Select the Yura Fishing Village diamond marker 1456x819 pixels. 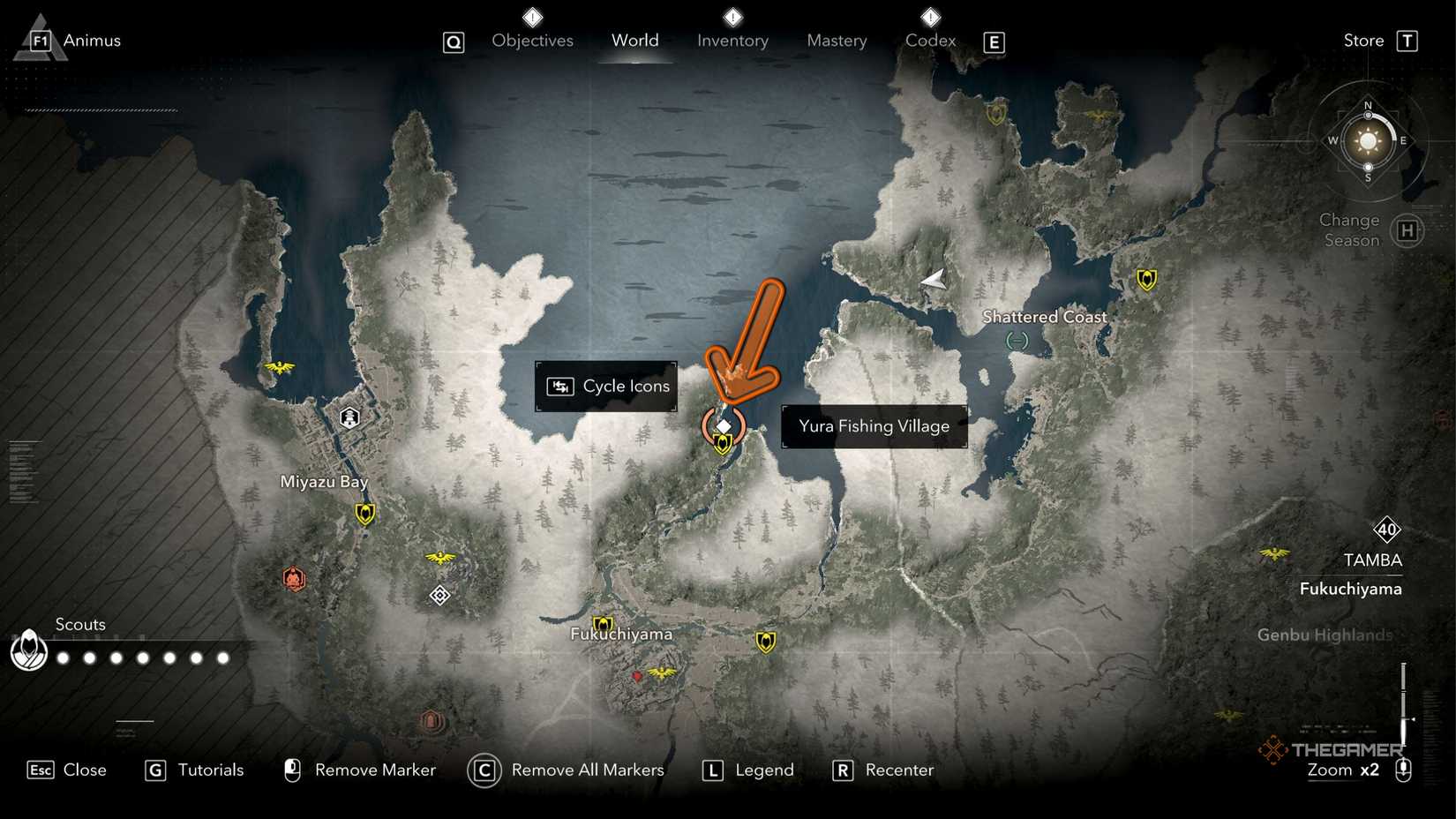[x=724, y=425]
